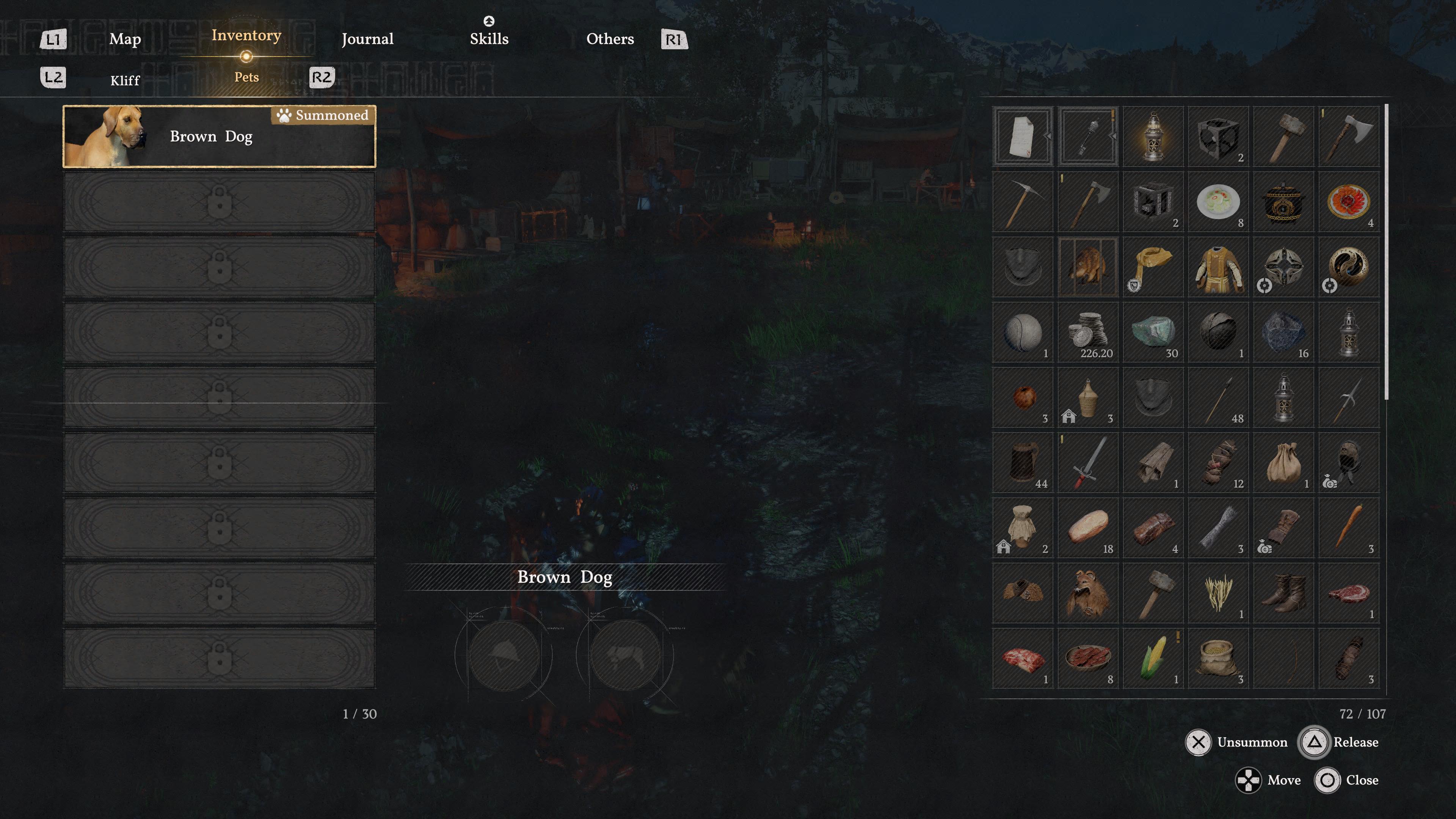Select the pickaxe tool slot
The image size is (1456, 819).
pyautogui.click(x=1023, y=202)
